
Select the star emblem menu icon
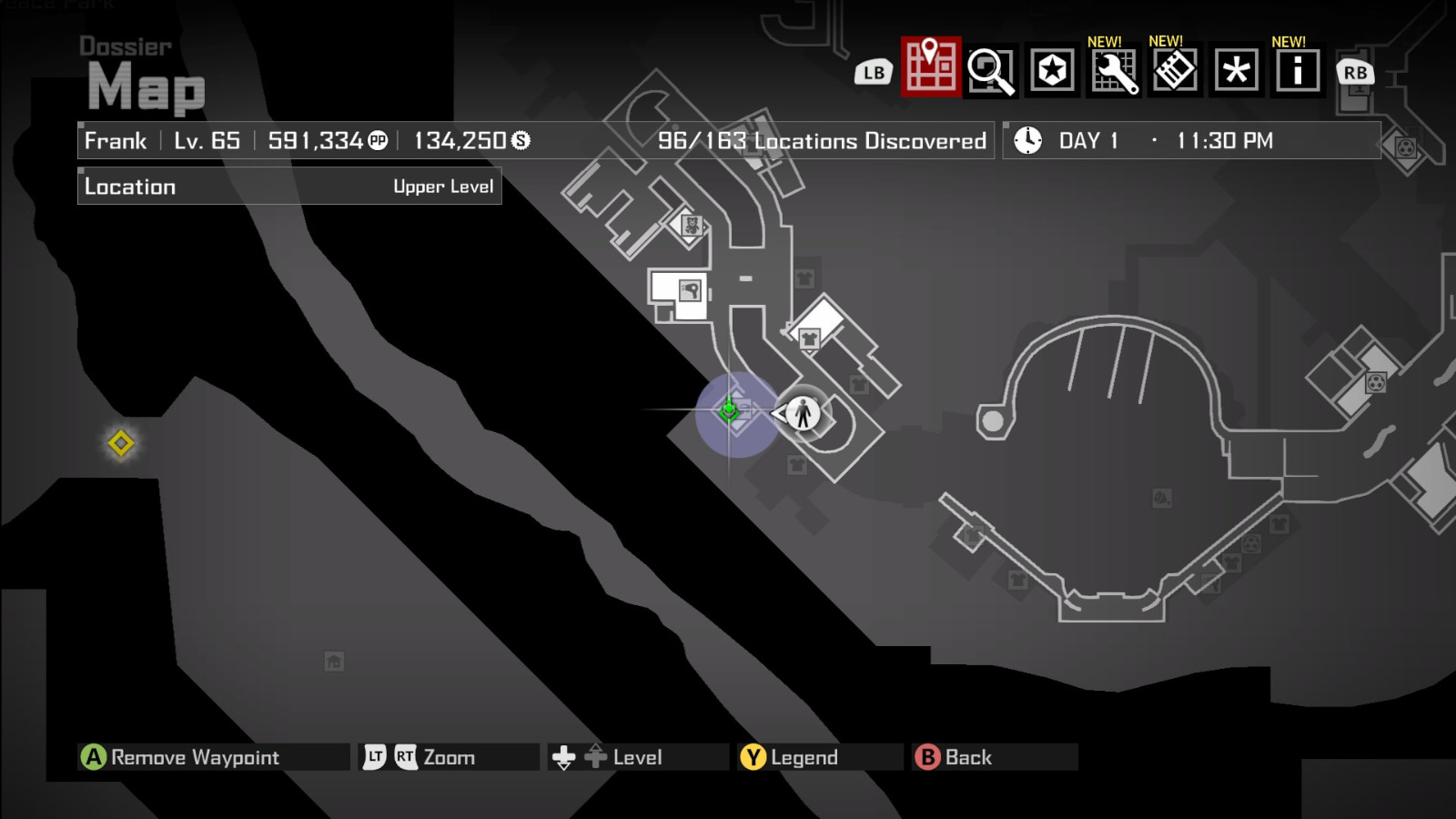1050,71
